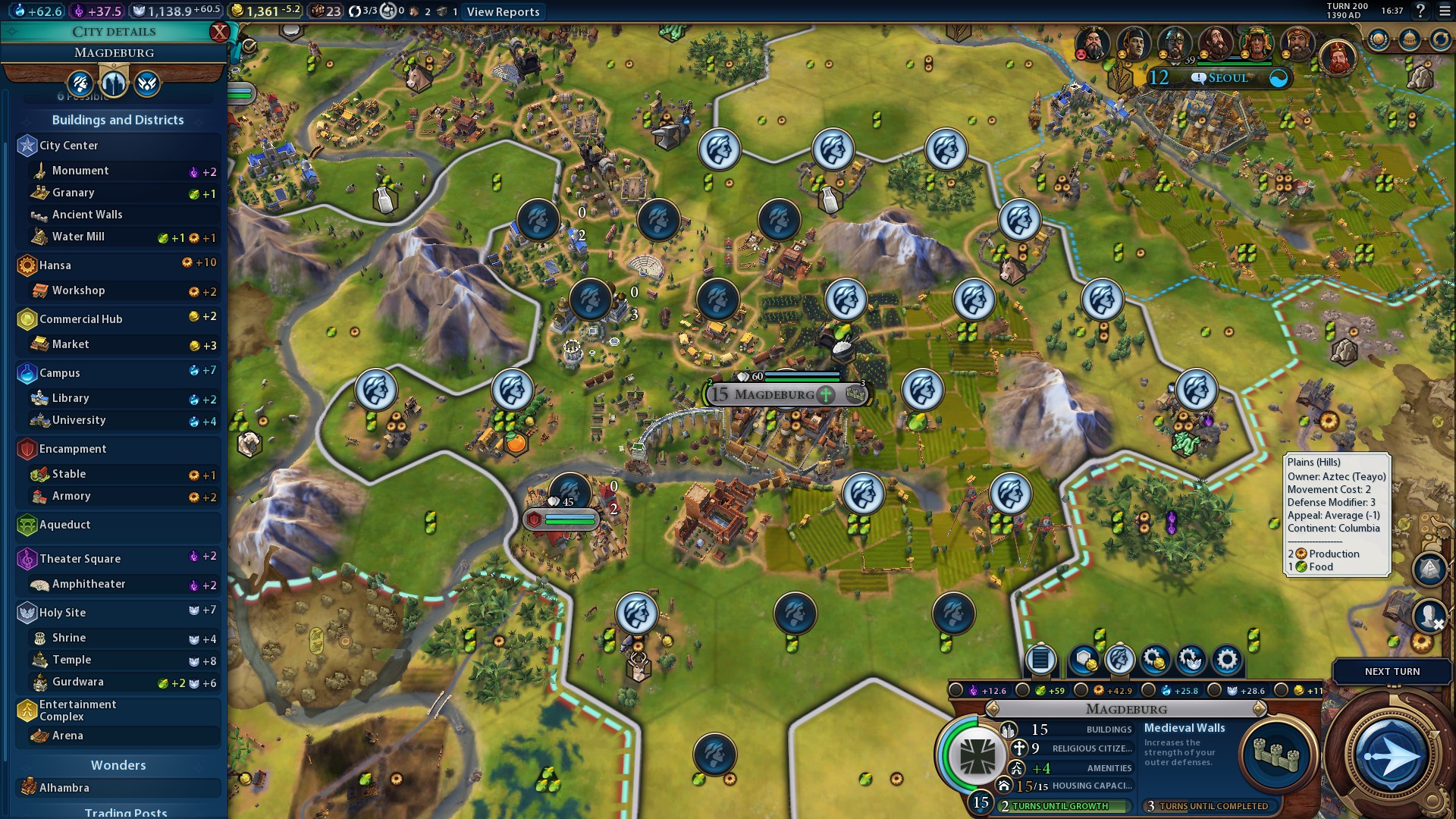Open the main game menu hamburger icon
The width and height of the screenshot is (1456, 819).
pyautogui.click(x=1445, y=11)
